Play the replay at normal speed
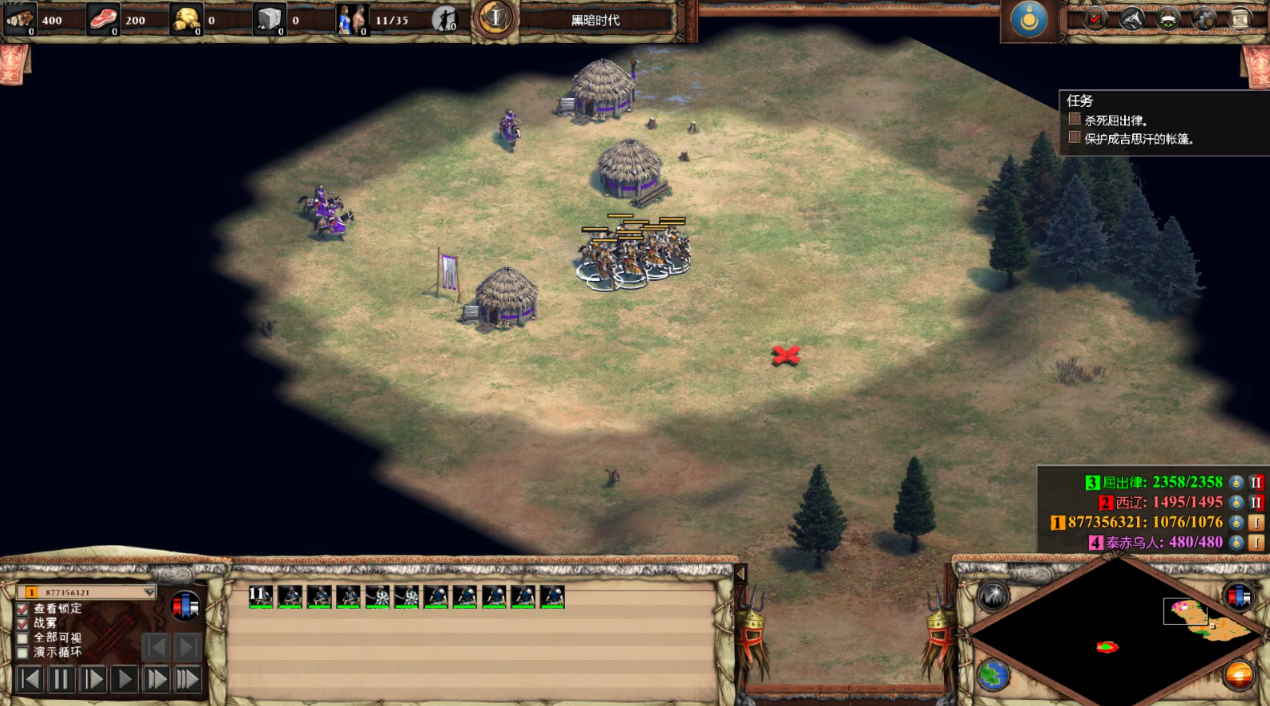The width and height of the screenshot is (1270, 706). tap(125, 680)
